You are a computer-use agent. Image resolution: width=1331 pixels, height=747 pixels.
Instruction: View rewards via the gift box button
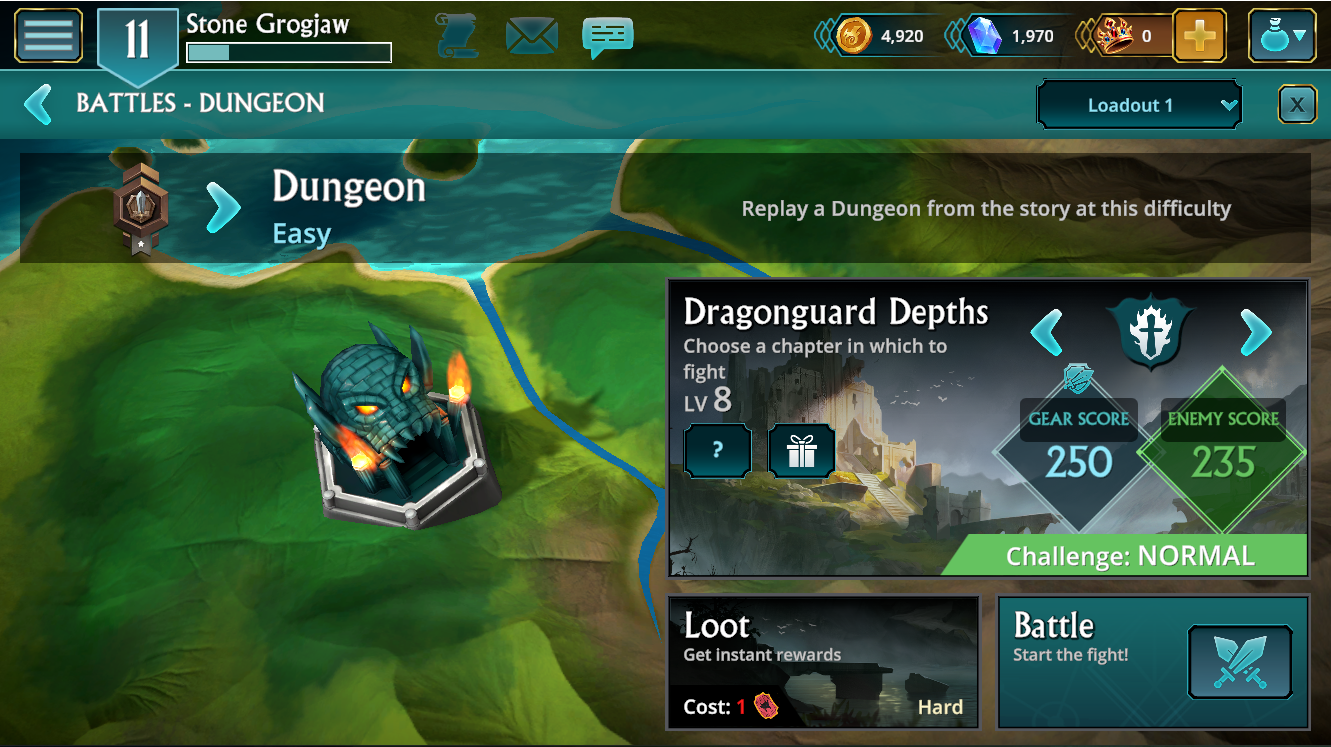coord(801,451)
